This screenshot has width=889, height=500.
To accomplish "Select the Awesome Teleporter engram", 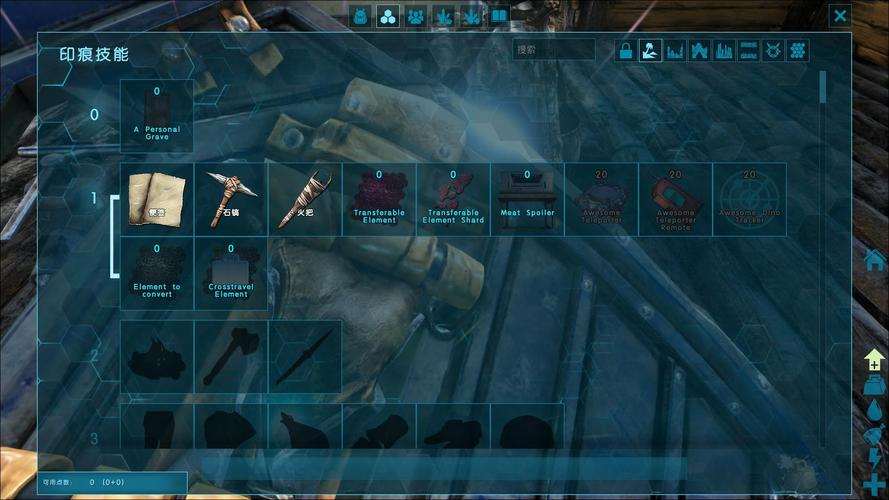I will (x=601, y=199).
